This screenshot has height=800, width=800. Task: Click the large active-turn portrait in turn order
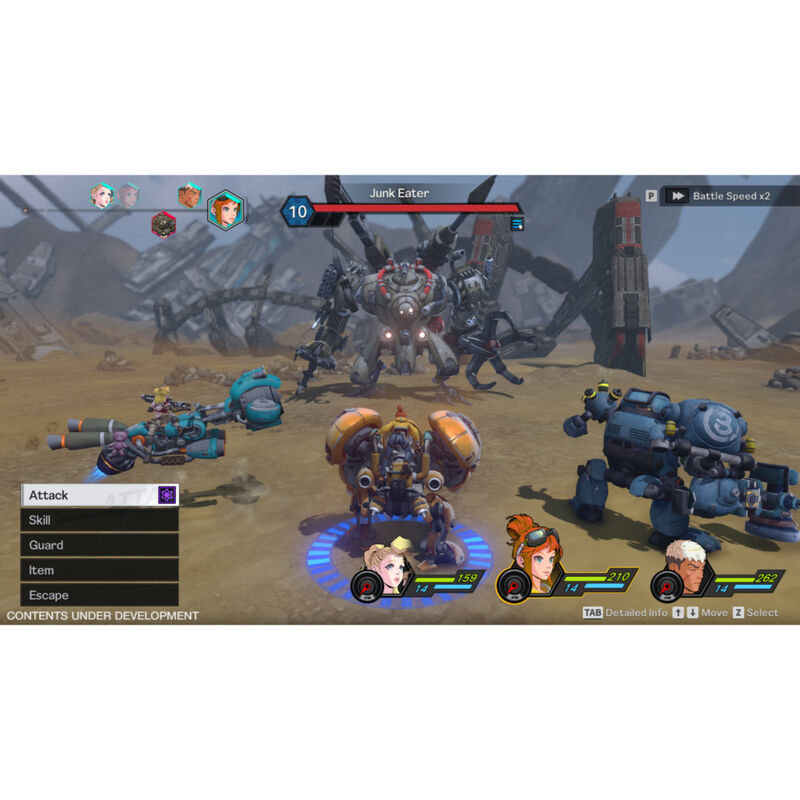pos(225,210)
